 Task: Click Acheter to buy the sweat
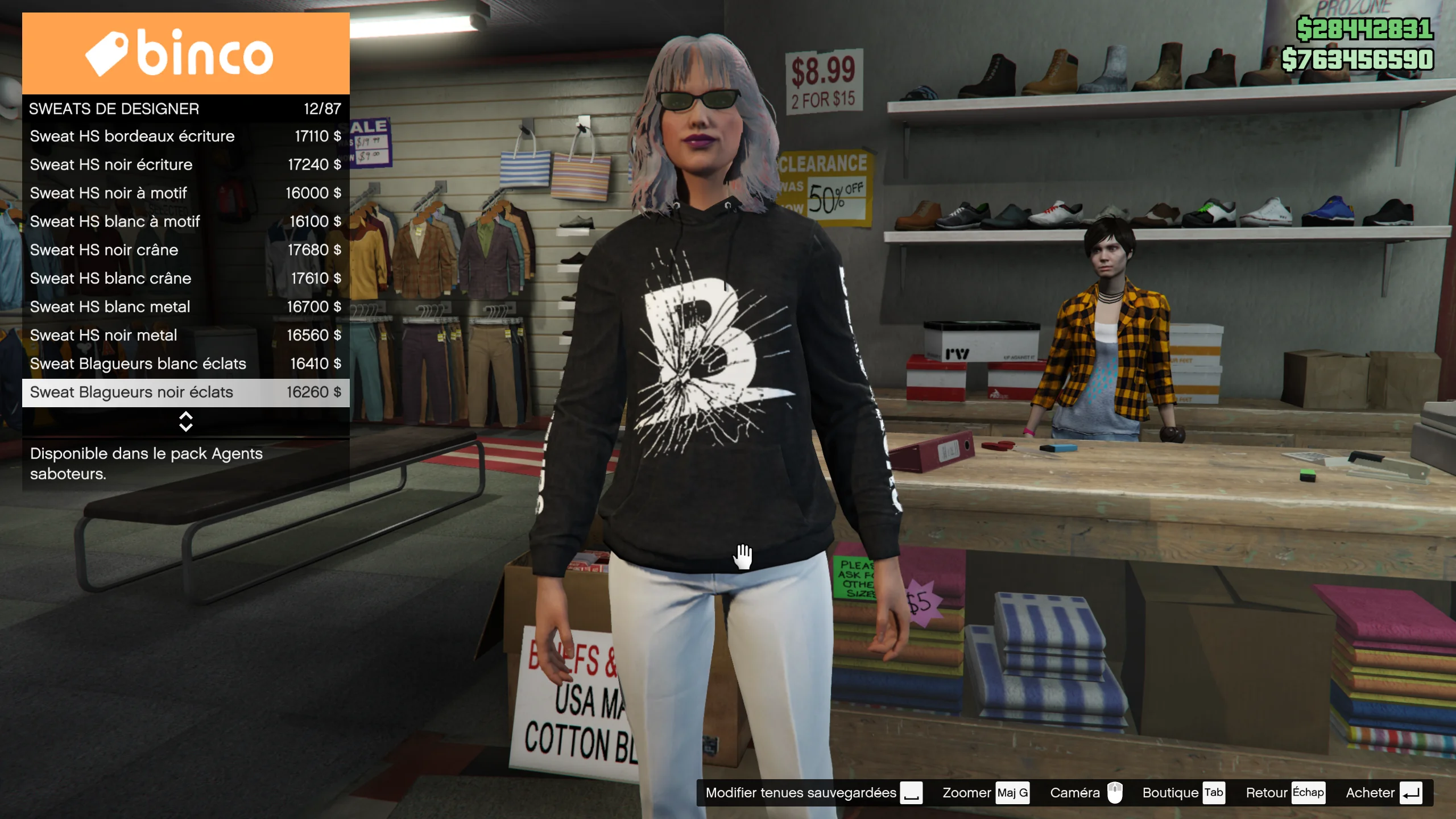1383,793
